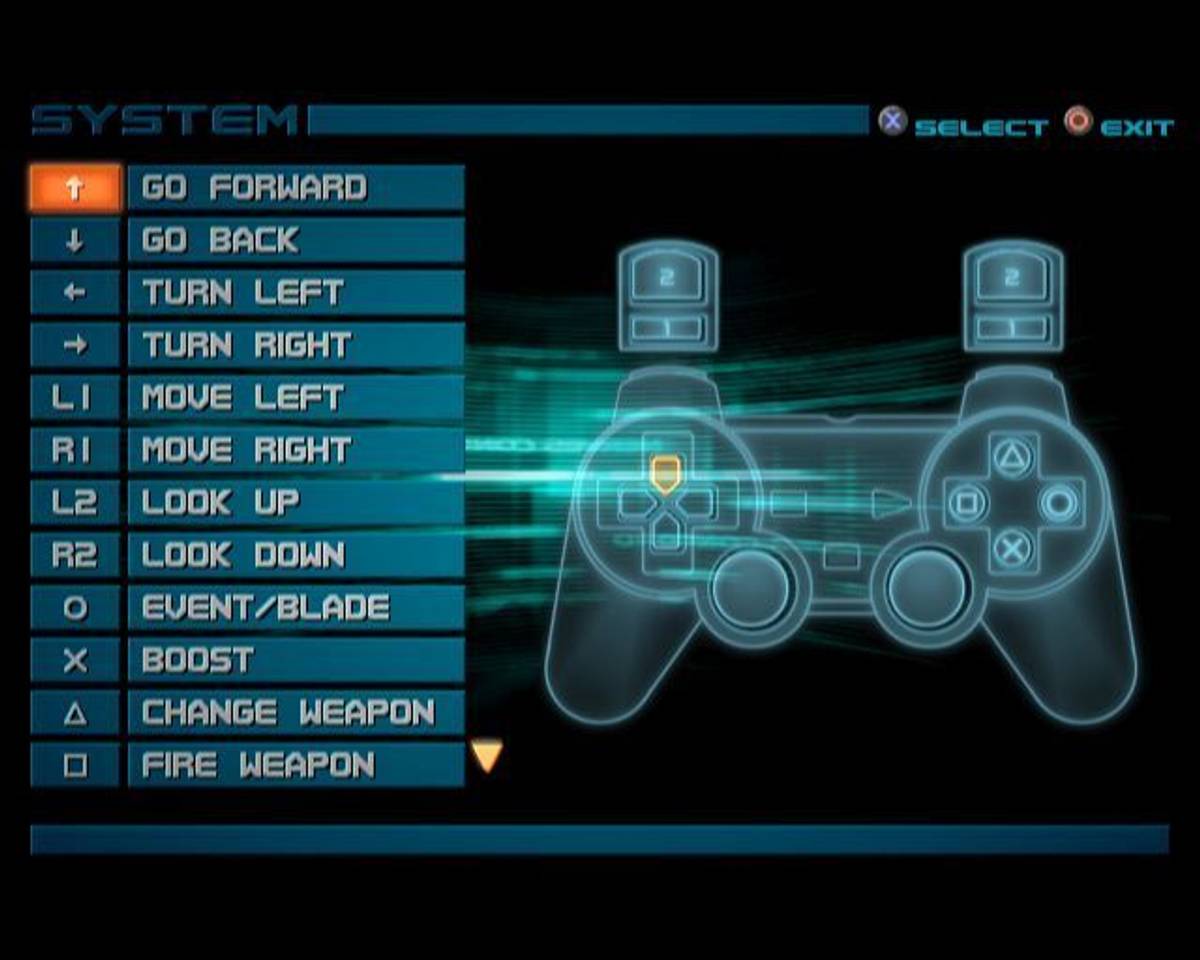The height and width of the screenshot is (960, 1200).
Task: Select the Move Left binding
Action: [x=296, y=398]
